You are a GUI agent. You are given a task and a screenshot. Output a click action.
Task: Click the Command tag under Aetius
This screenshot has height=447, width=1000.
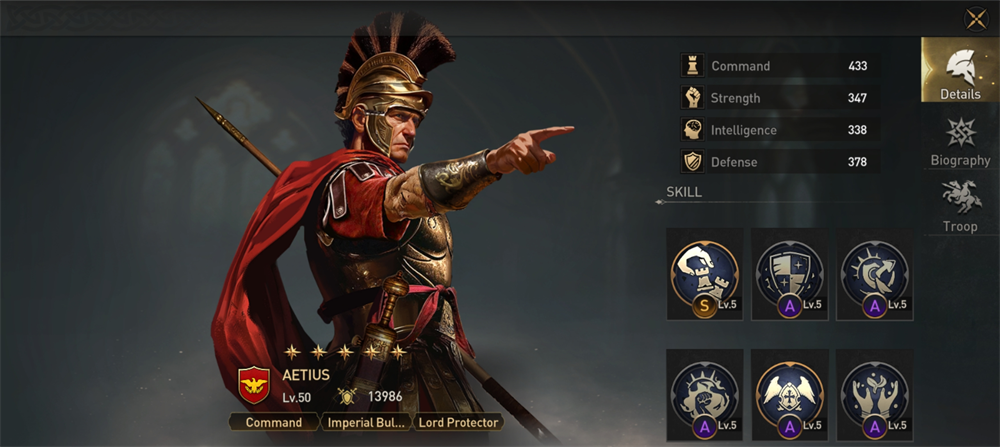274,422
